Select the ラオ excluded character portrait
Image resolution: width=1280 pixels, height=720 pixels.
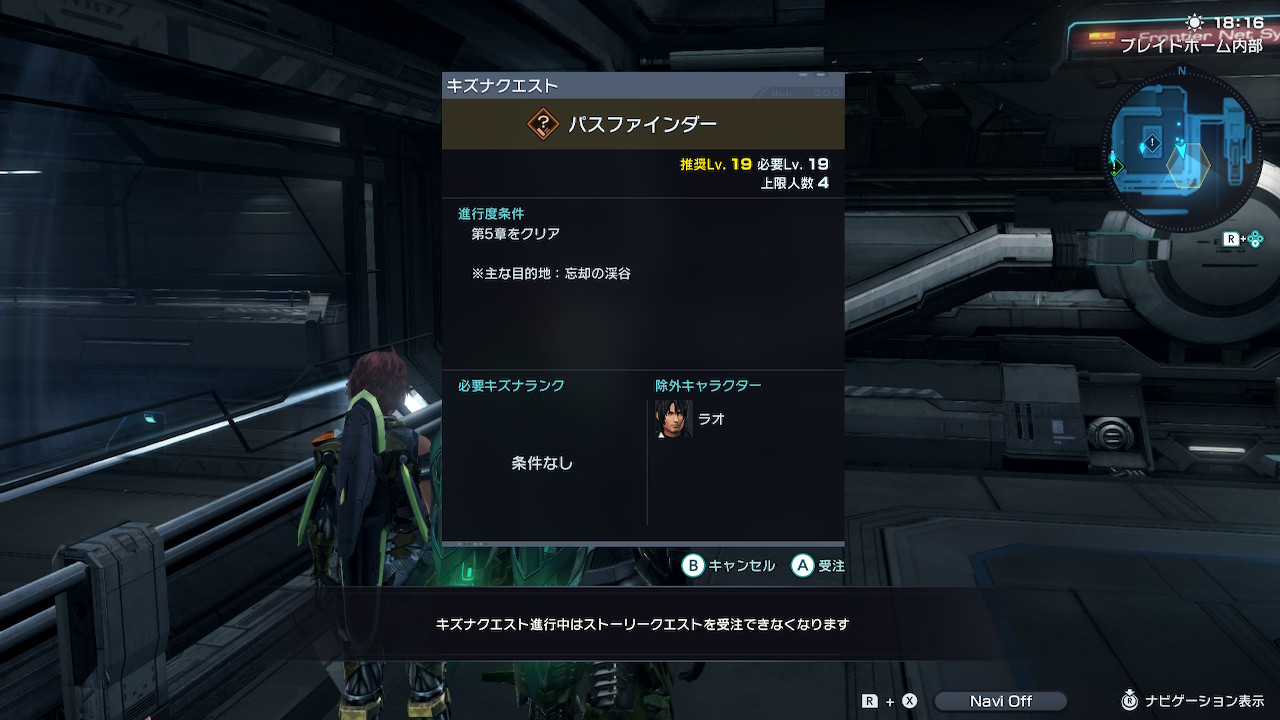(673, 419)
